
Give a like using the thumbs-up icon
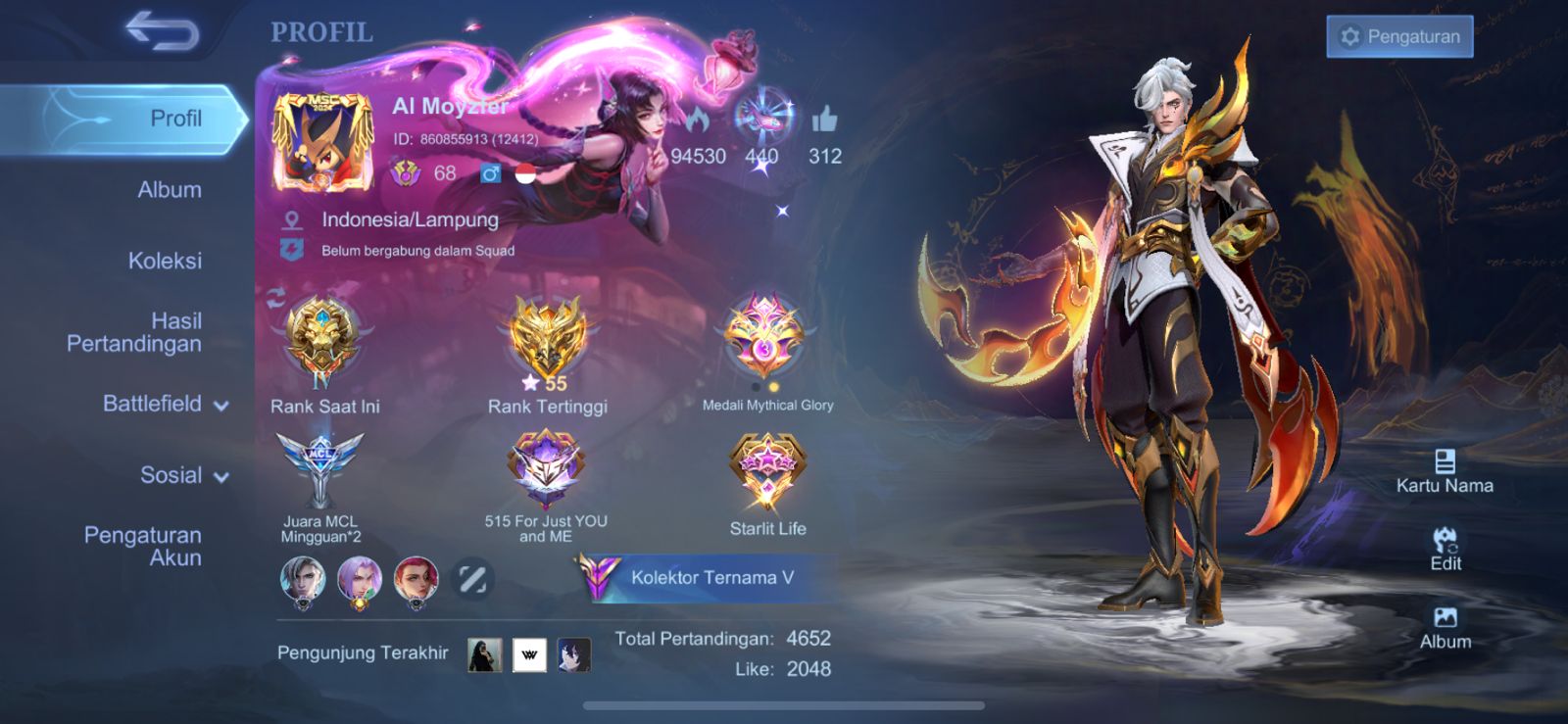point(824,121)
